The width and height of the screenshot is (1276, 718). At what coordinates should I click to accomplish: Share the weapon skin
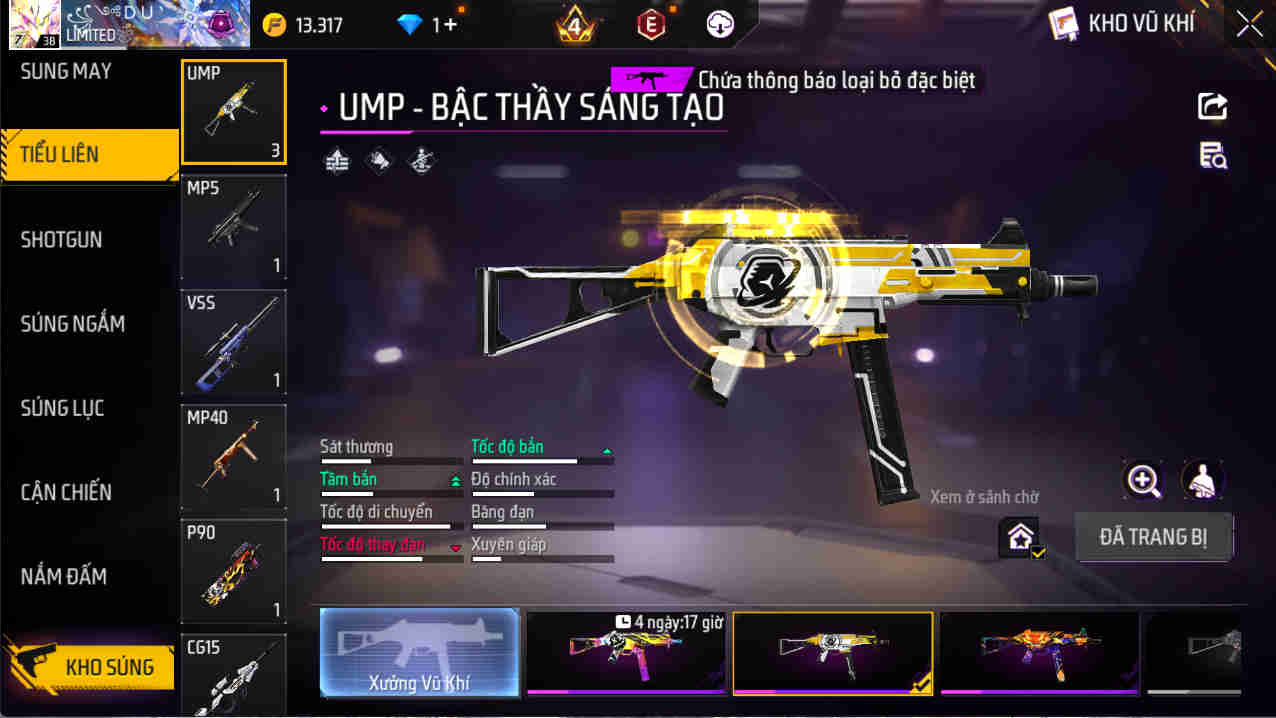point(1212,107)
